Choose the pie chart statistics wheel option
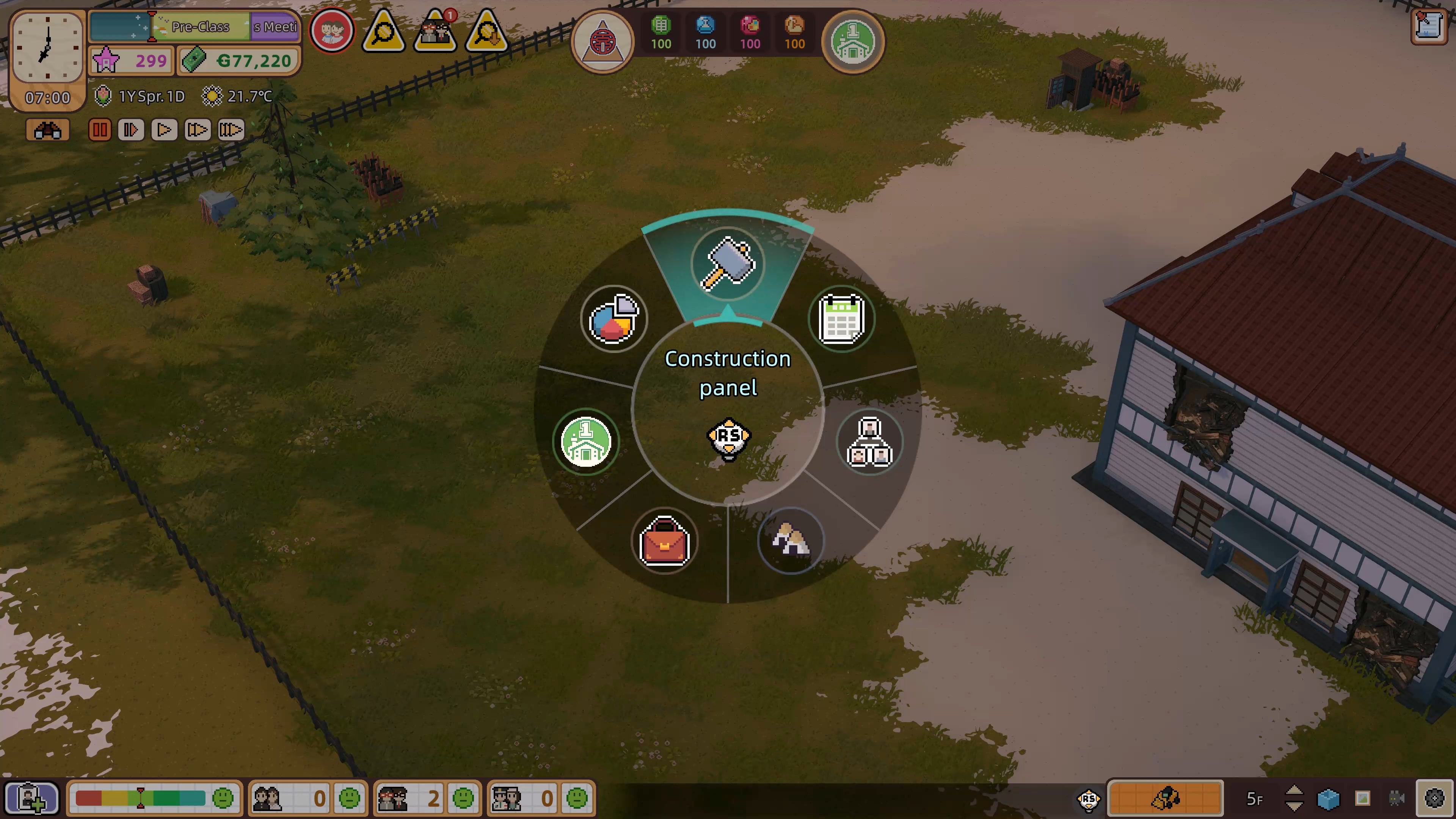Screen dimensions: 1456x819 point(614,319)
